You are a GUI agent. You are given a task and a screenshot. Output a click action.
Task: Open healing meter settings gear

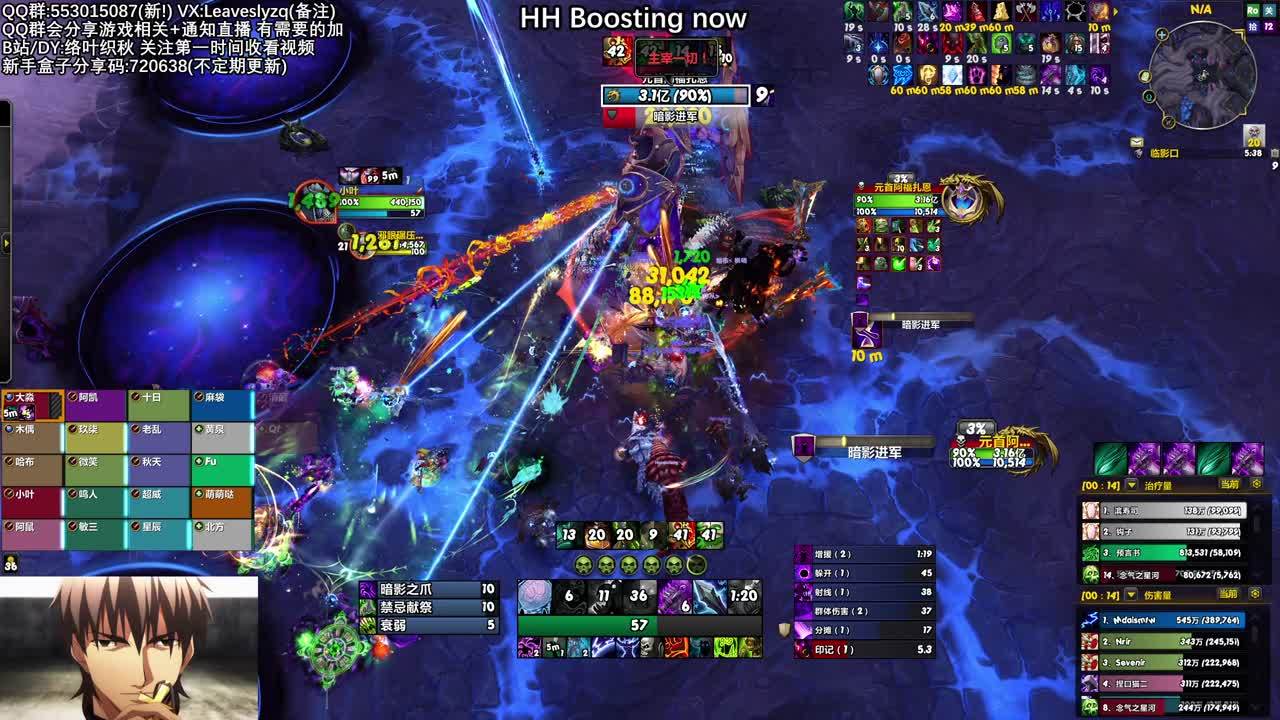[x=1256, y=484]
